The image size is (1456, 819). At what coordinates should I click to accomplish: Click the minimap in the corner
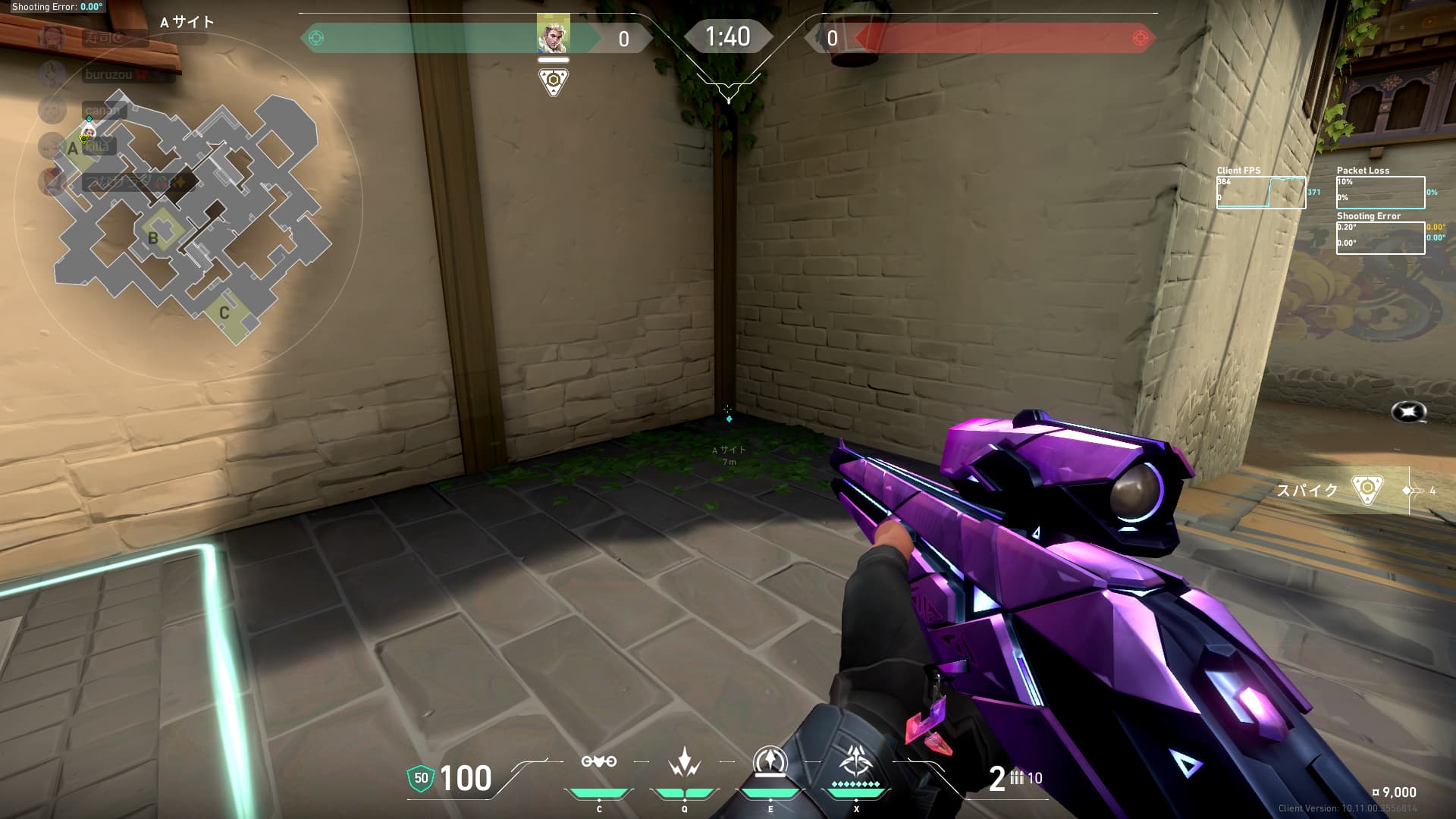pyautogui.click(x=190, y=212)
